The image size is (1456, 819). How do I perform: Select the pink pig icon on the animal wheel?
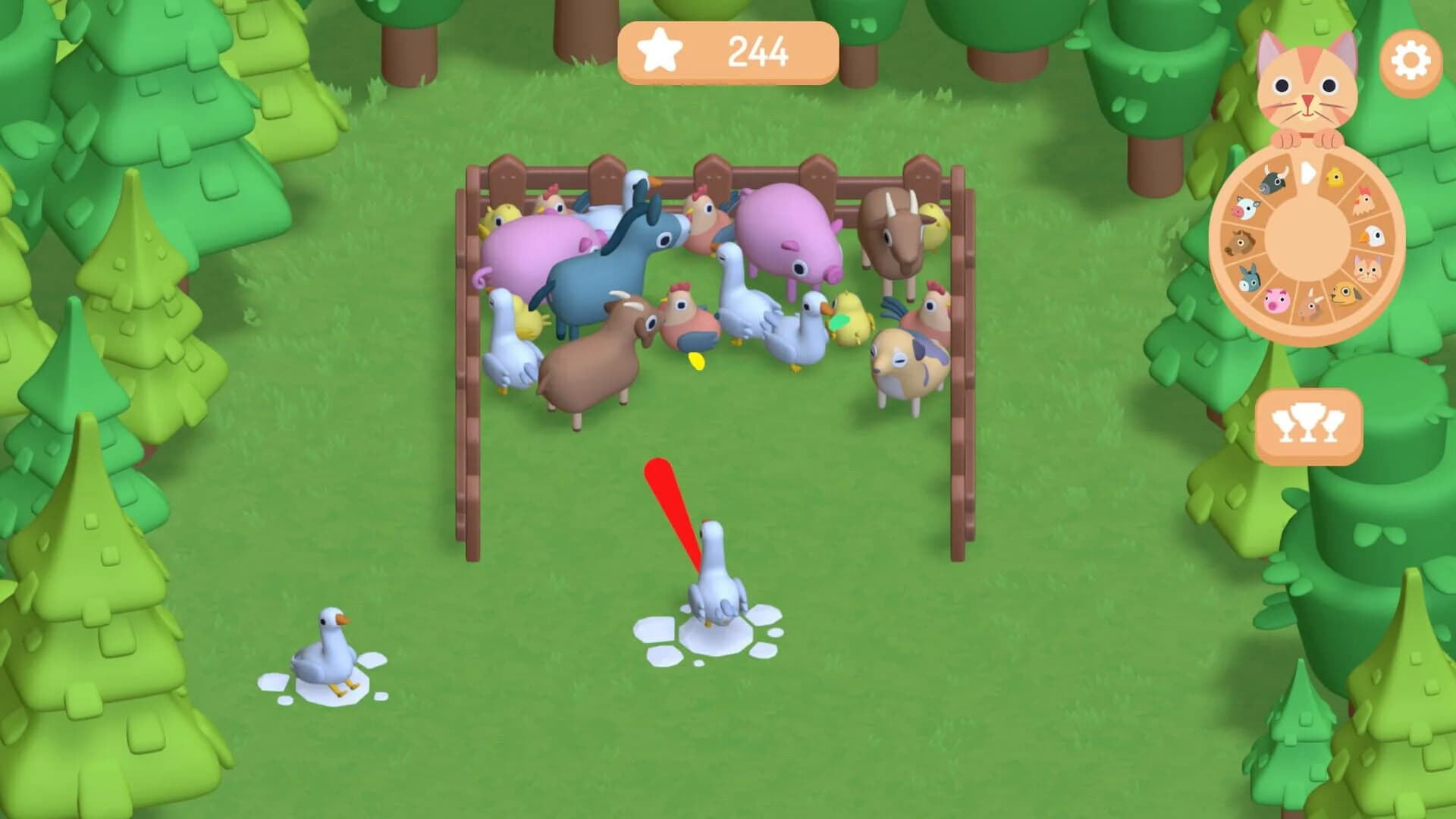pos(1276,302)
